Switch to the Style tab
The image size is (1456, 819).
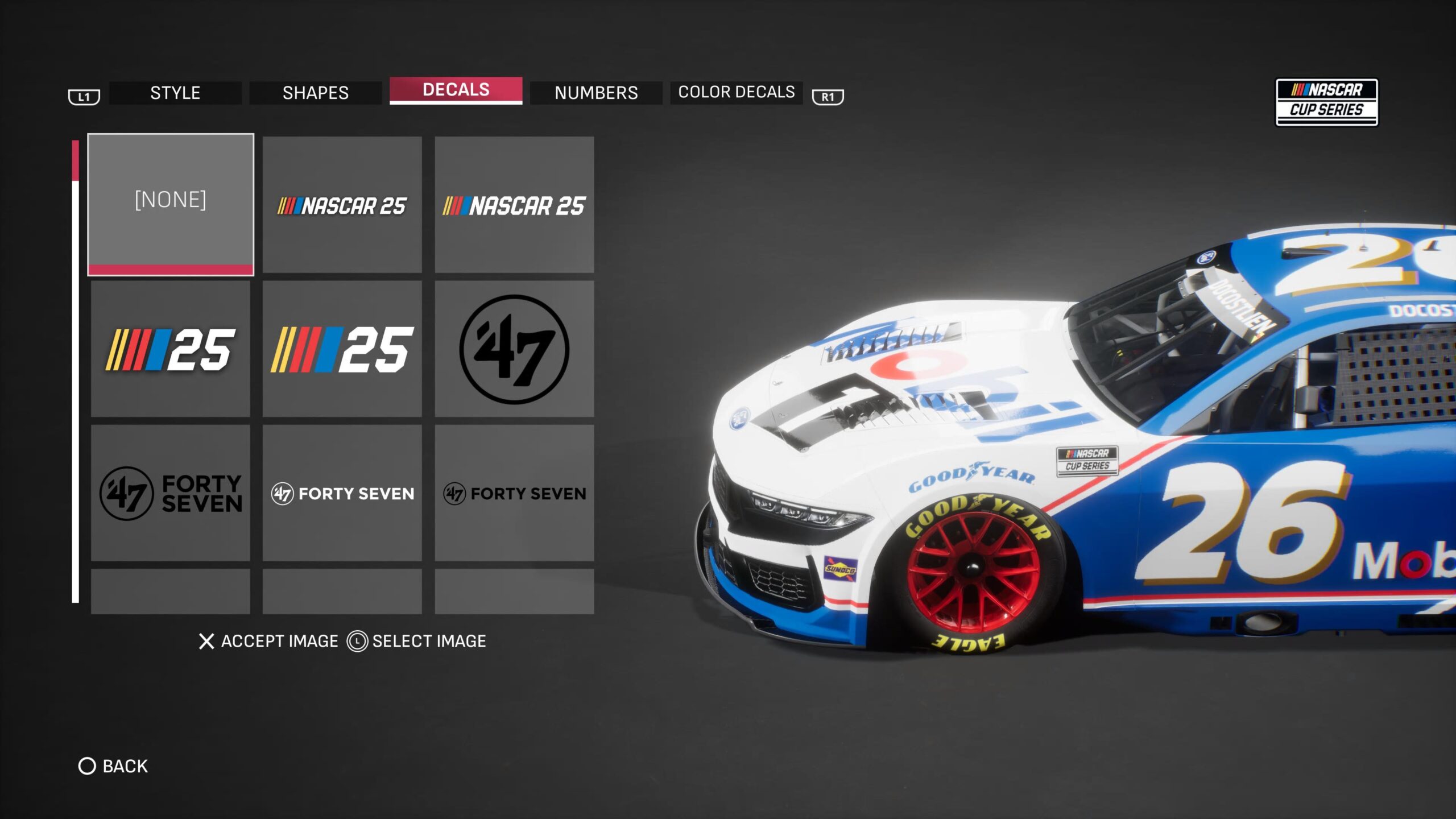[x=175, y=93]
